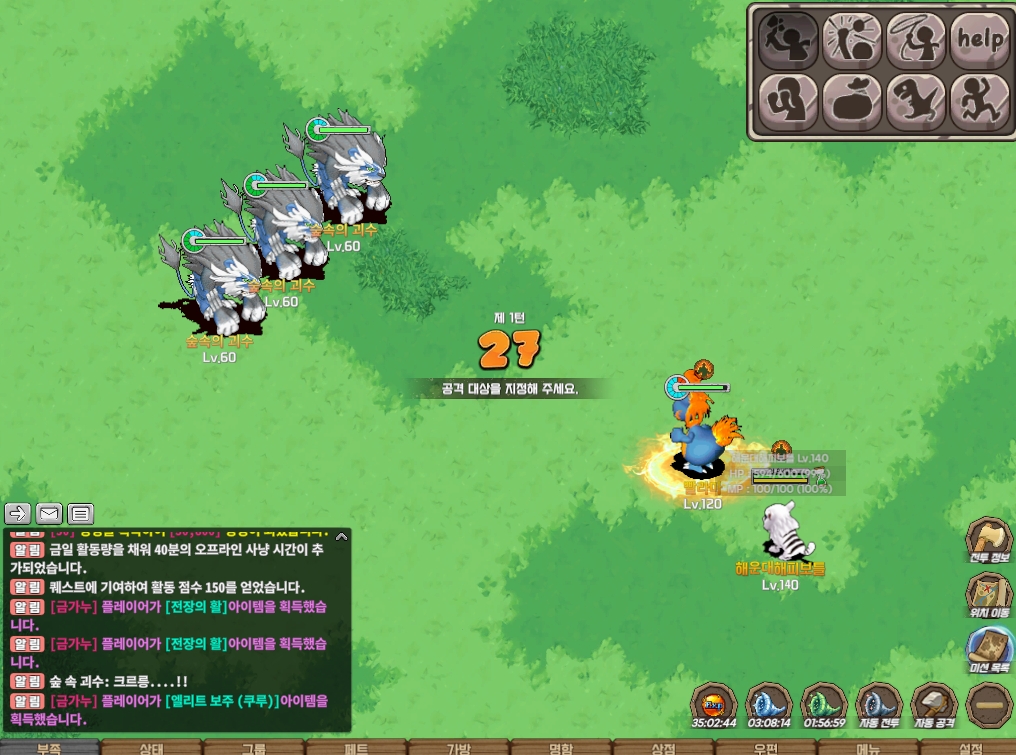Open 위치 이동 map travel

[989, 595]
